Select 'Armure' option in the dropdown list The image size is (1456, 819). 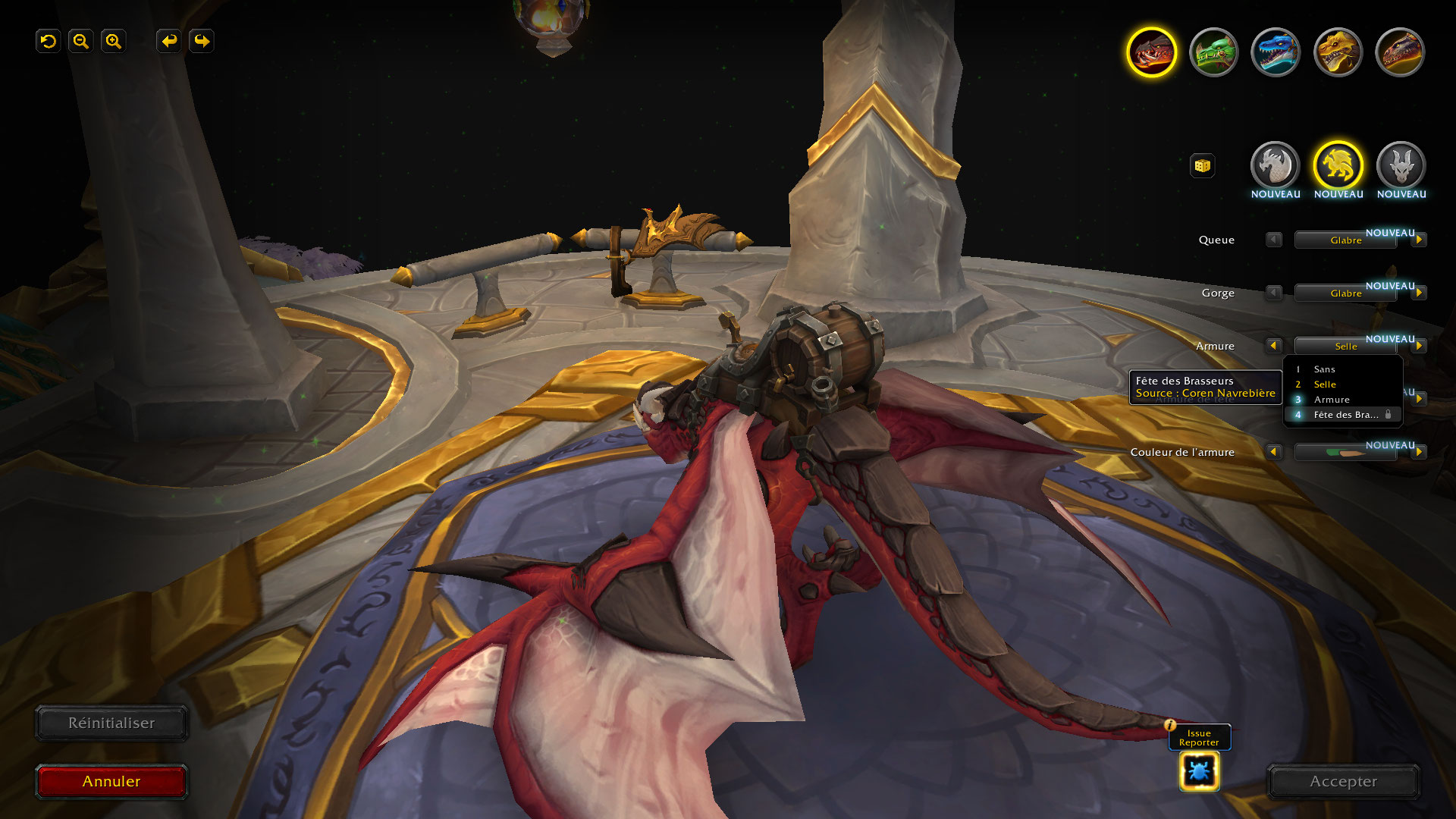1332,400
